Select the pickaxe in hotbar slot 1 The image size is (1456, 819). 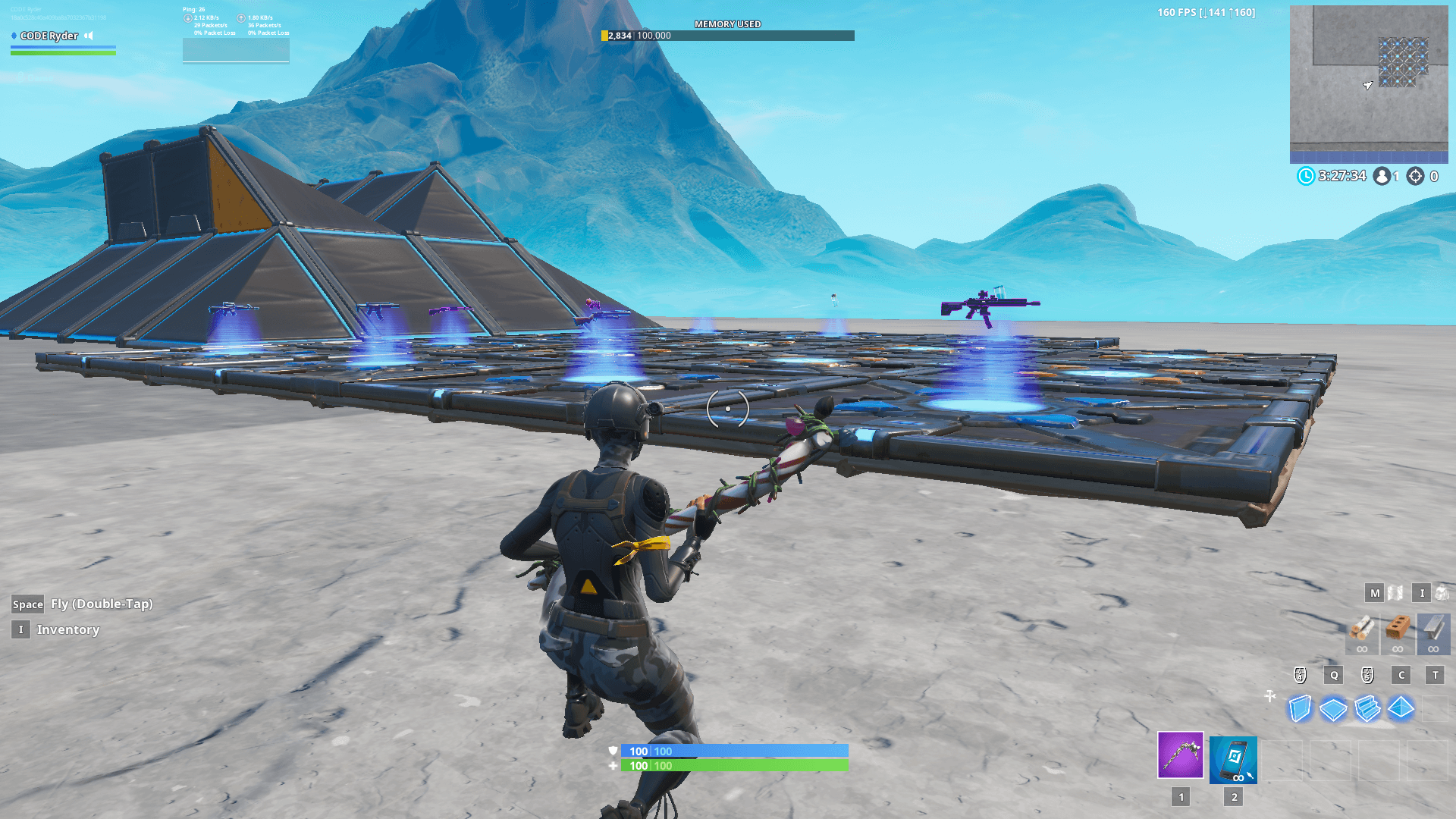coord(1180,756)
